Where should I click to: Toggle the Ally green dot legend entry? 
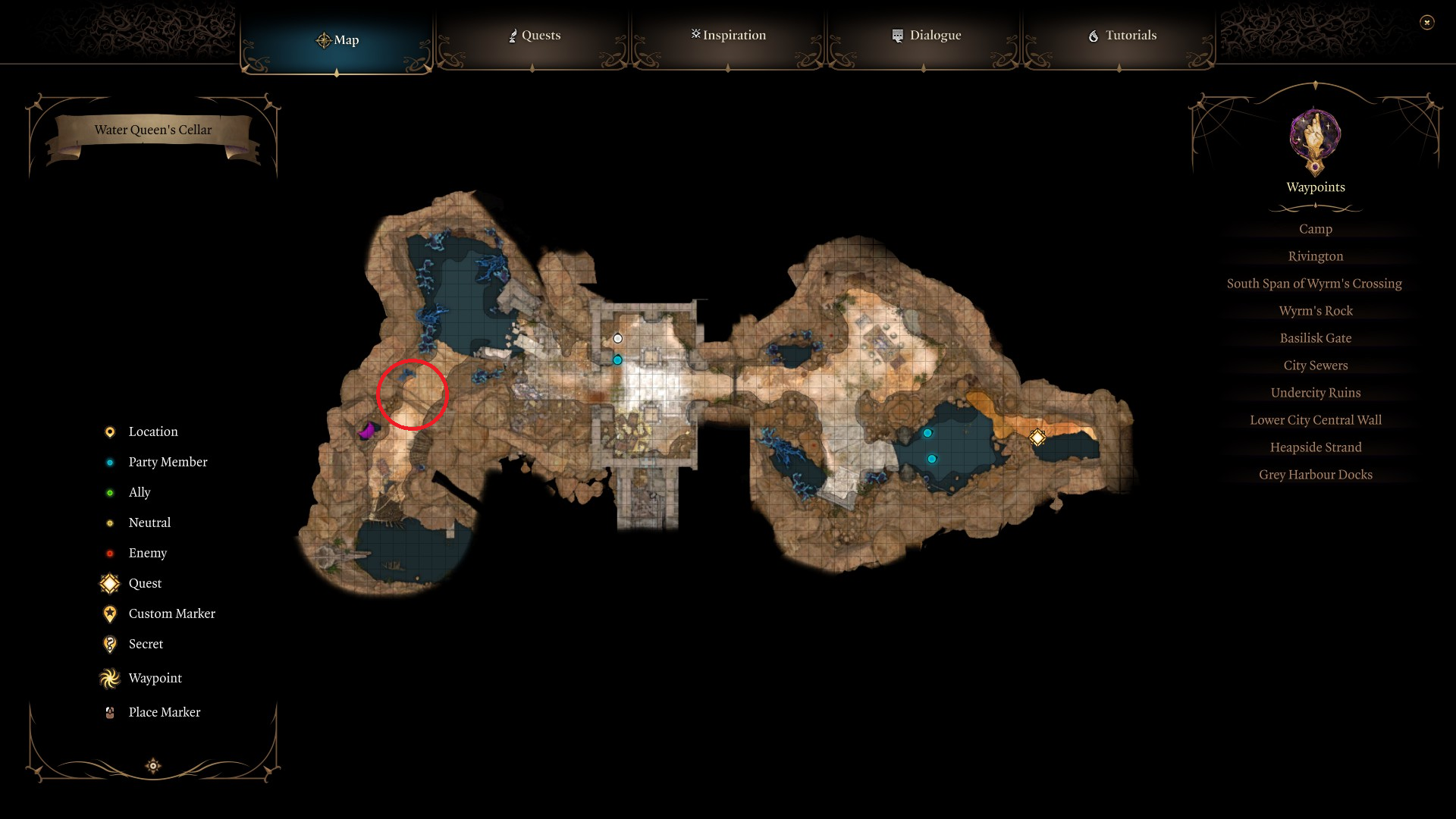(x=109, y=492)
